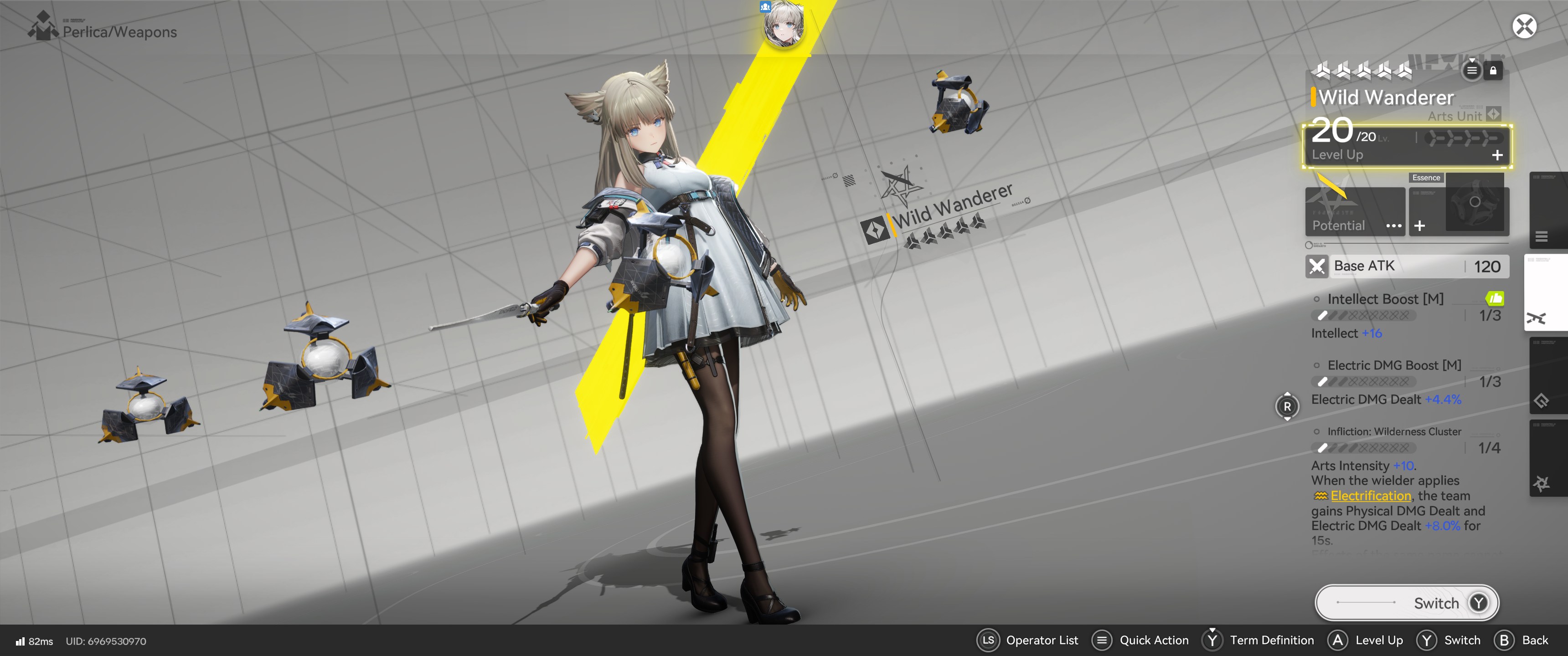Select the Intellect Boost [M] skill row
This screenshot has width=1568, height=656.
pyautogui.click(x=1385, y=299)
